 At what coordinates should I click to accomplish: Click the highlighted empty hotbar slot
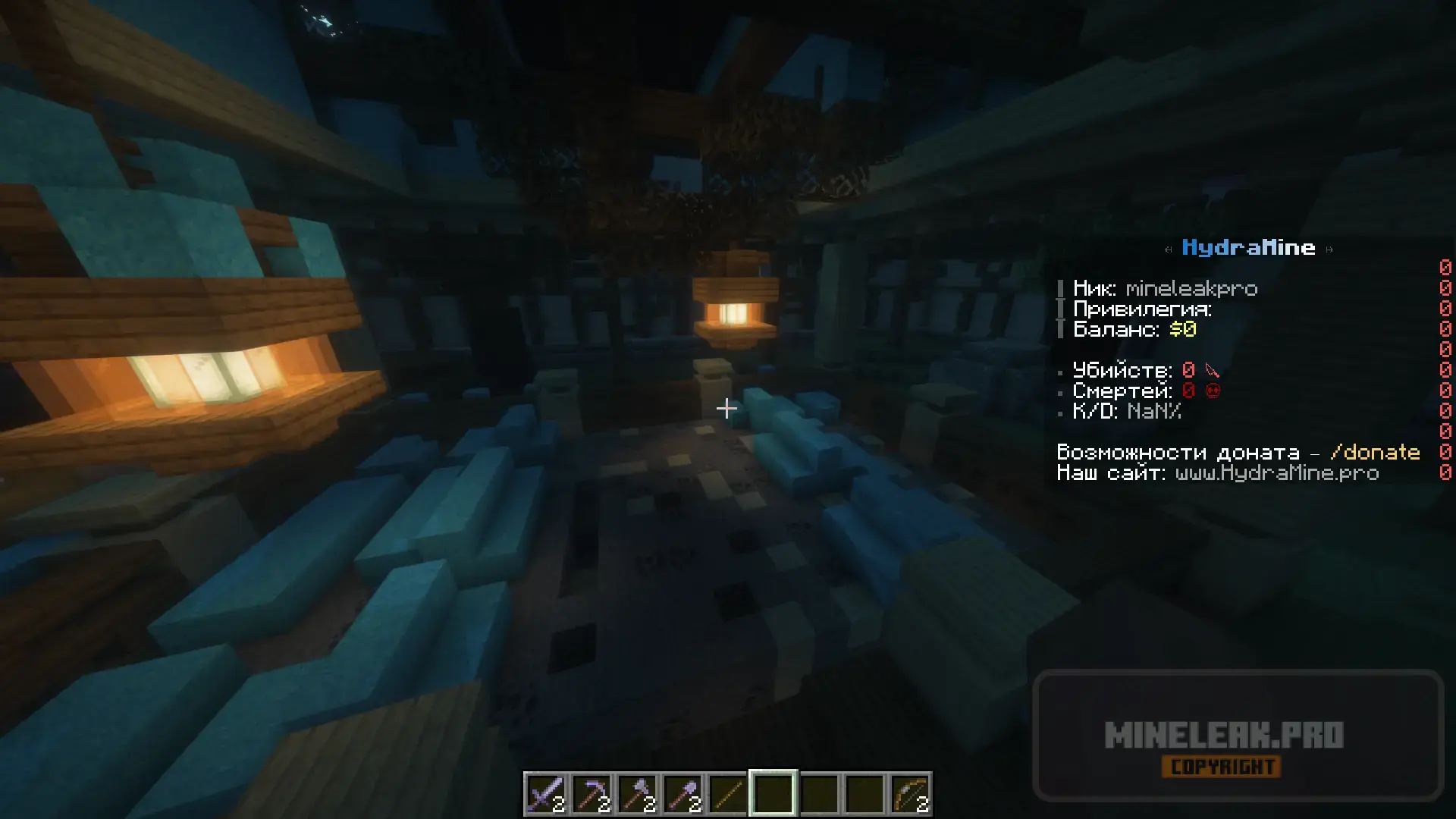[x=773, y=794]
